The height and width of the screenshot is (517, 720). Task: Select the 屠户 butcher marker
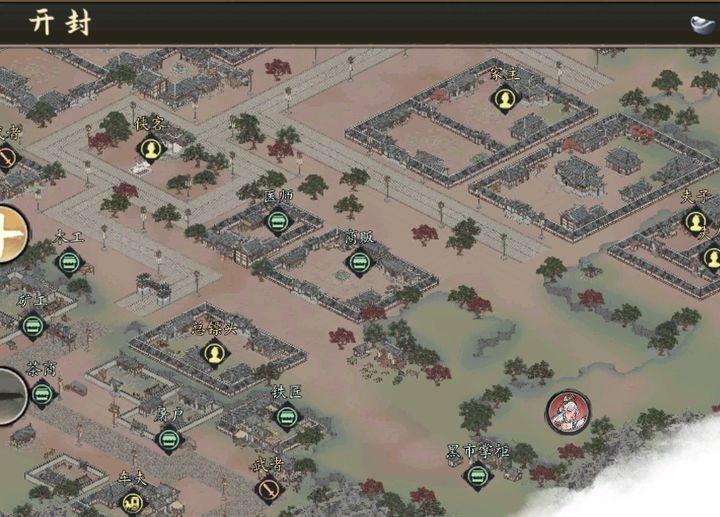tap(168, 438)
